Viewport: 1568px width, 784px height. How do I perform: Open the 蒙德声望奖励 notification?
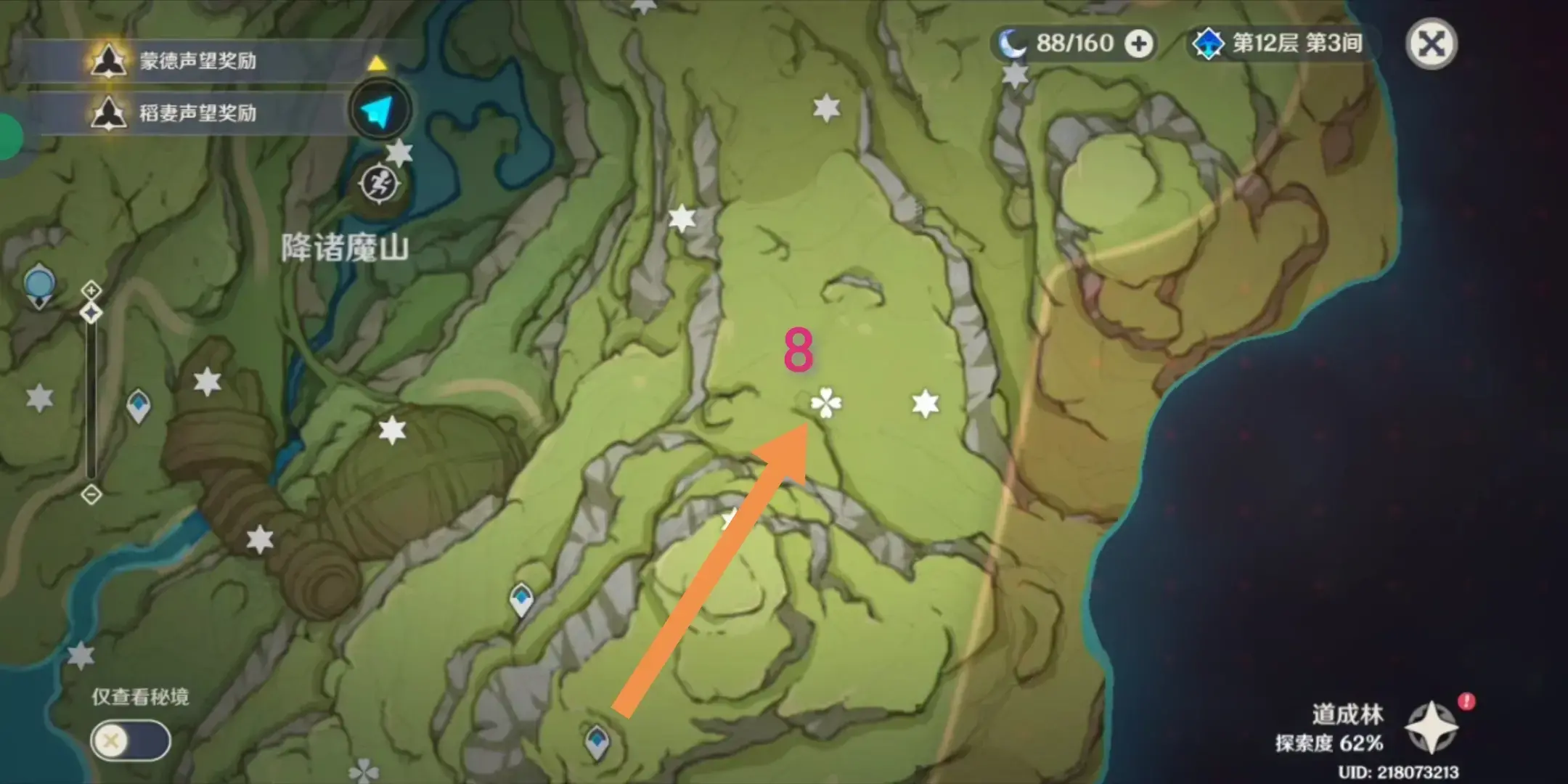196,61
